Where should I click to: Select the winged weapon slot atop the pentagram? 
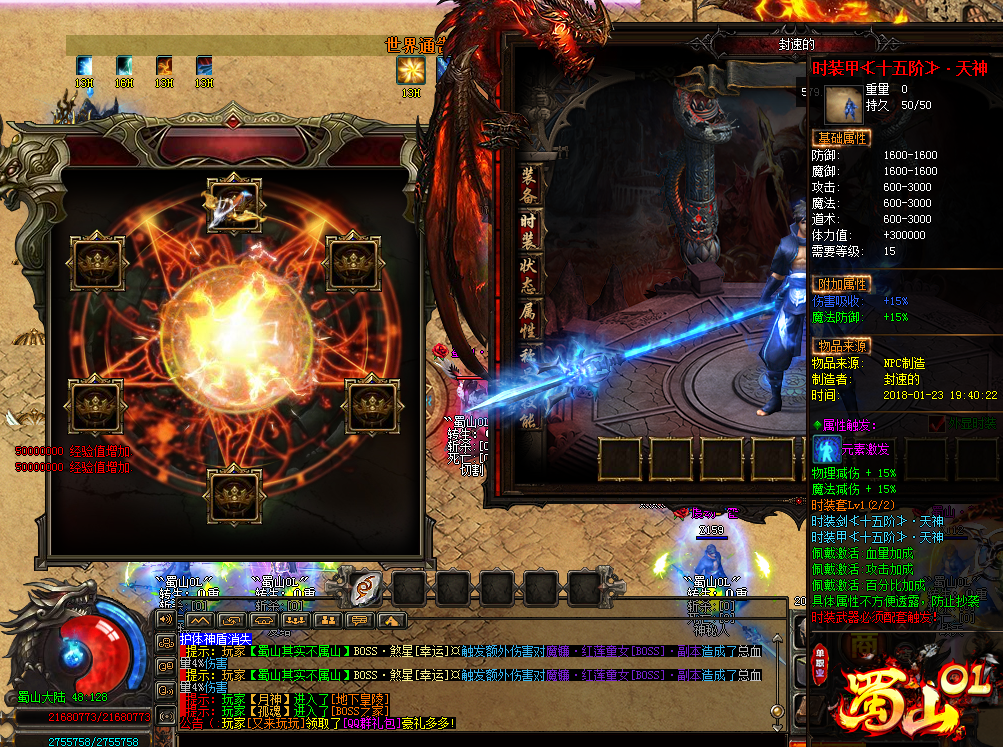tap(234, 205)
